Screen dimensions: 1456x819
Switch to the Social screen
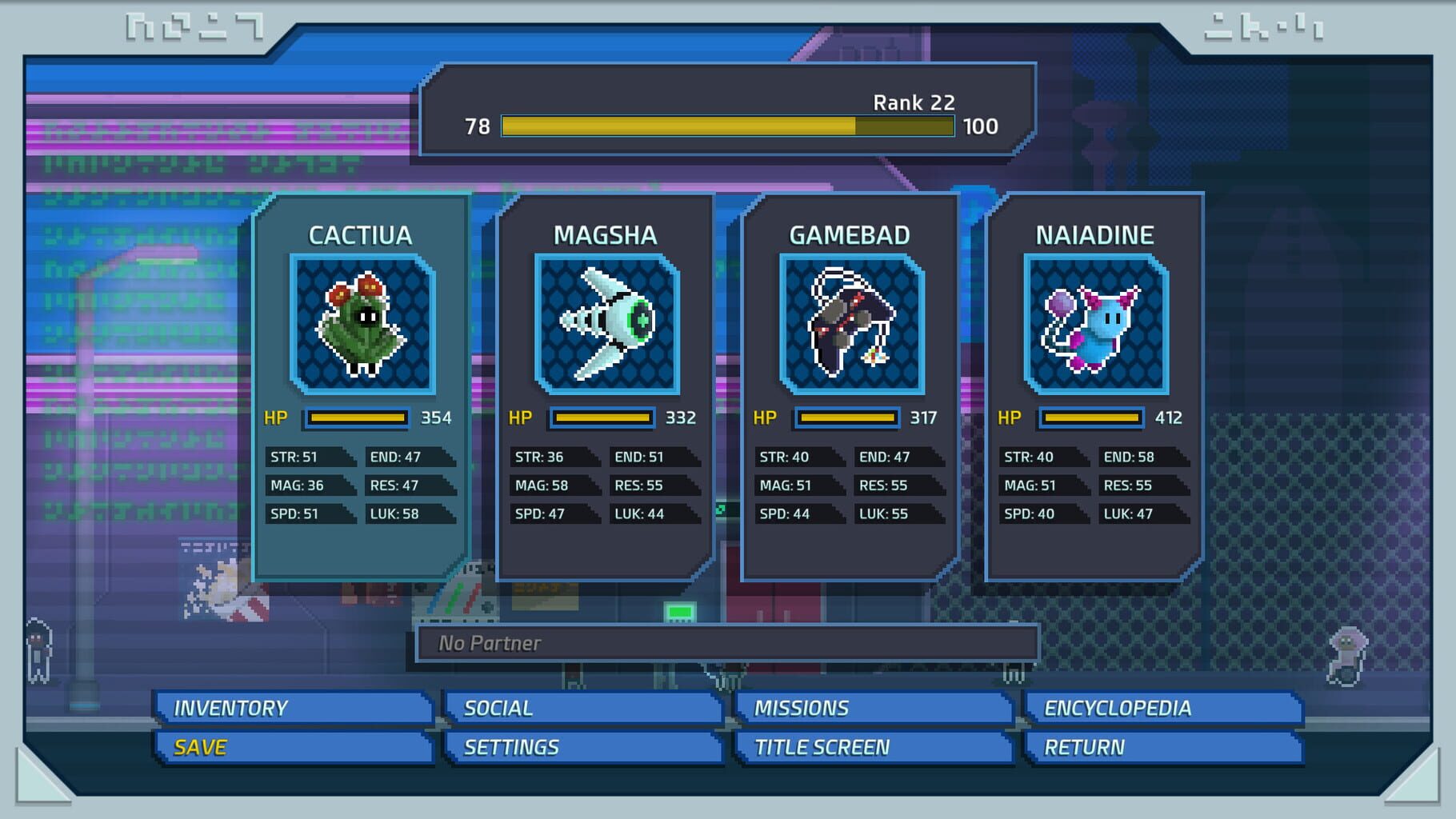(x=584, y=707)
